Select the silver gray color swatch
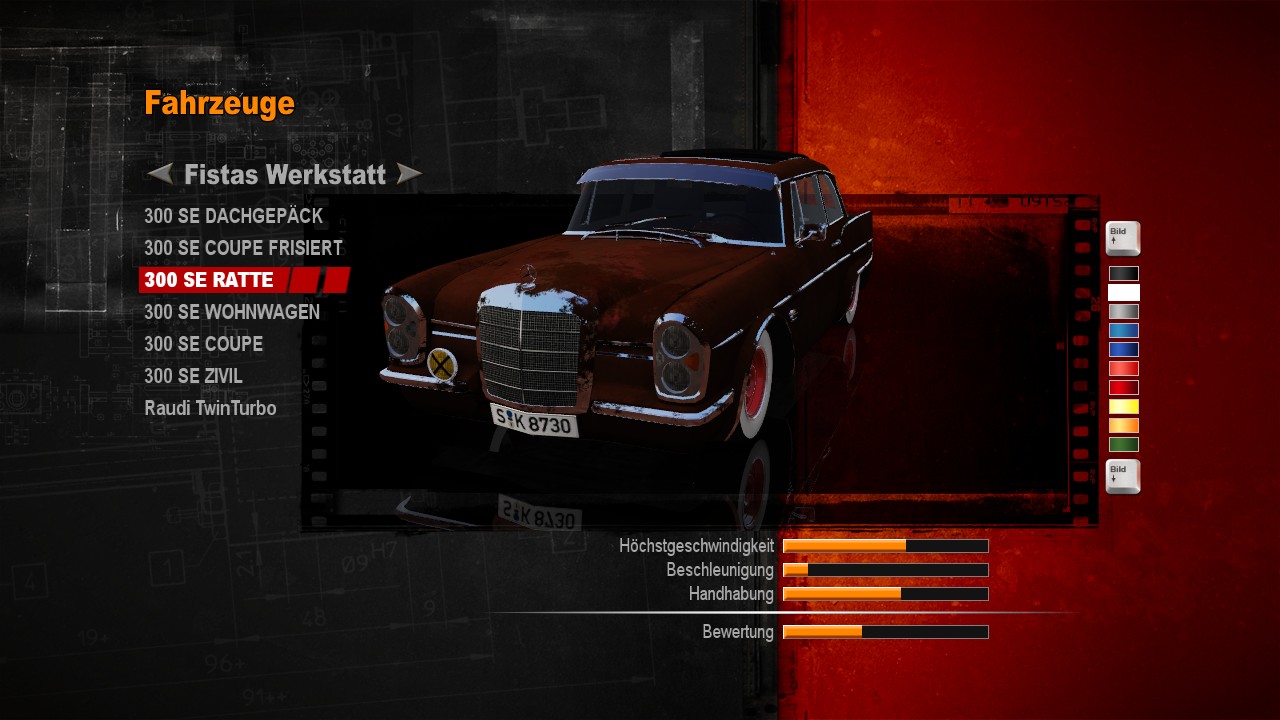The image size is (1280, 720). (x=1123, y=311)
